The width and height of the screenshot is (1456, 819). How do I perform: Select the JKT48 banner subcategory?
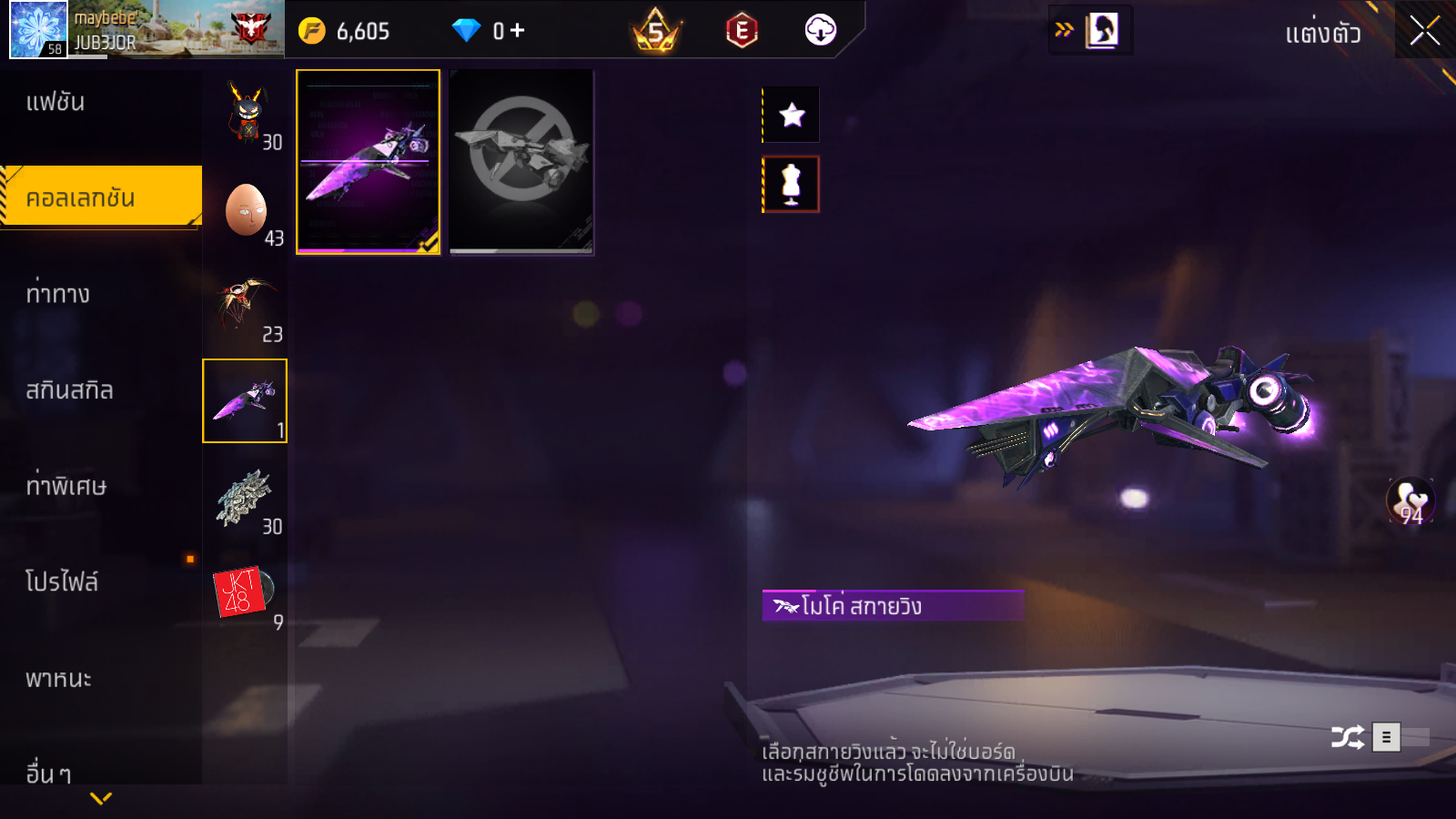242,592
